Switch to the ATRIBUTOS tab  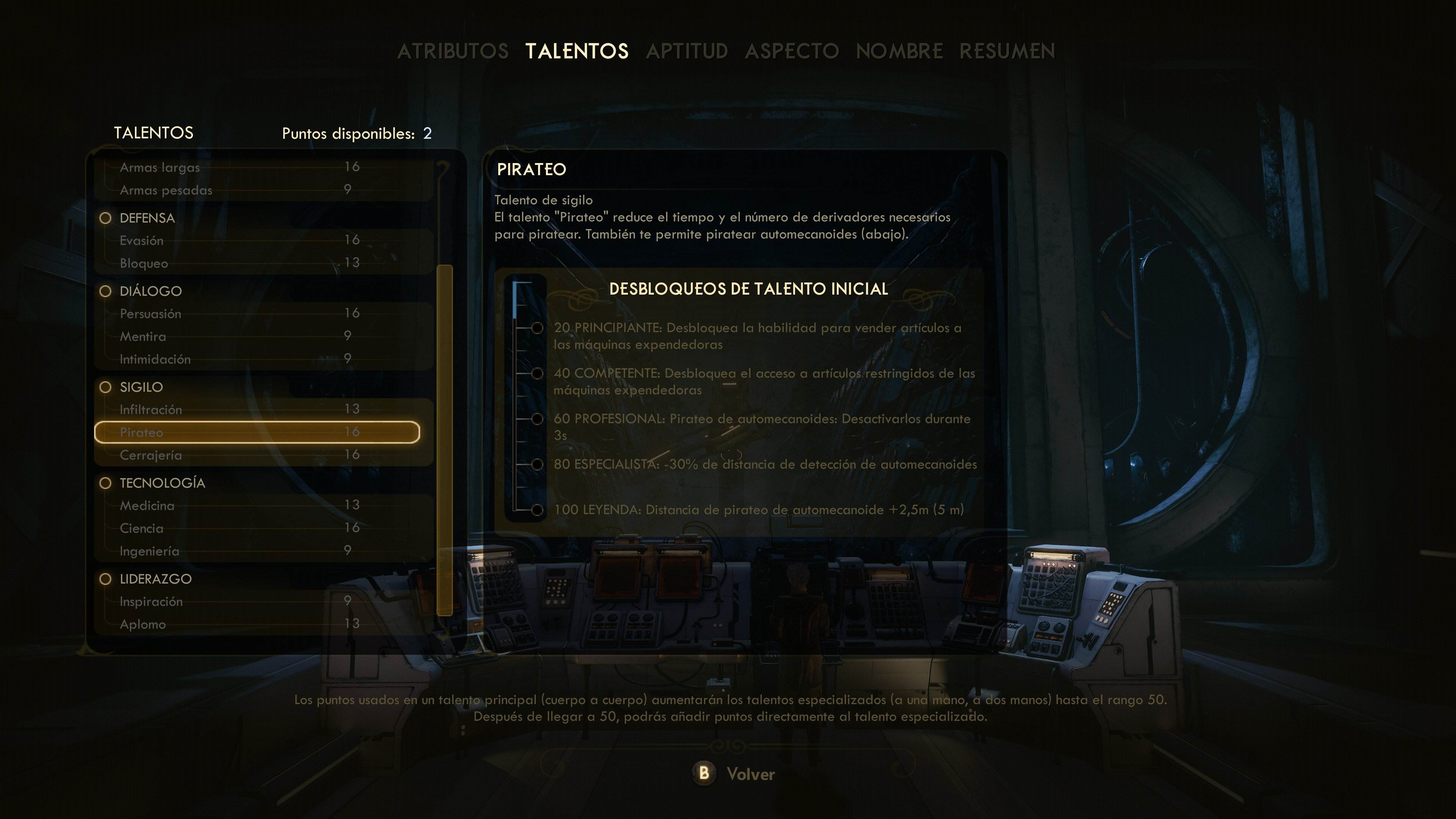[x=452, y=52]
